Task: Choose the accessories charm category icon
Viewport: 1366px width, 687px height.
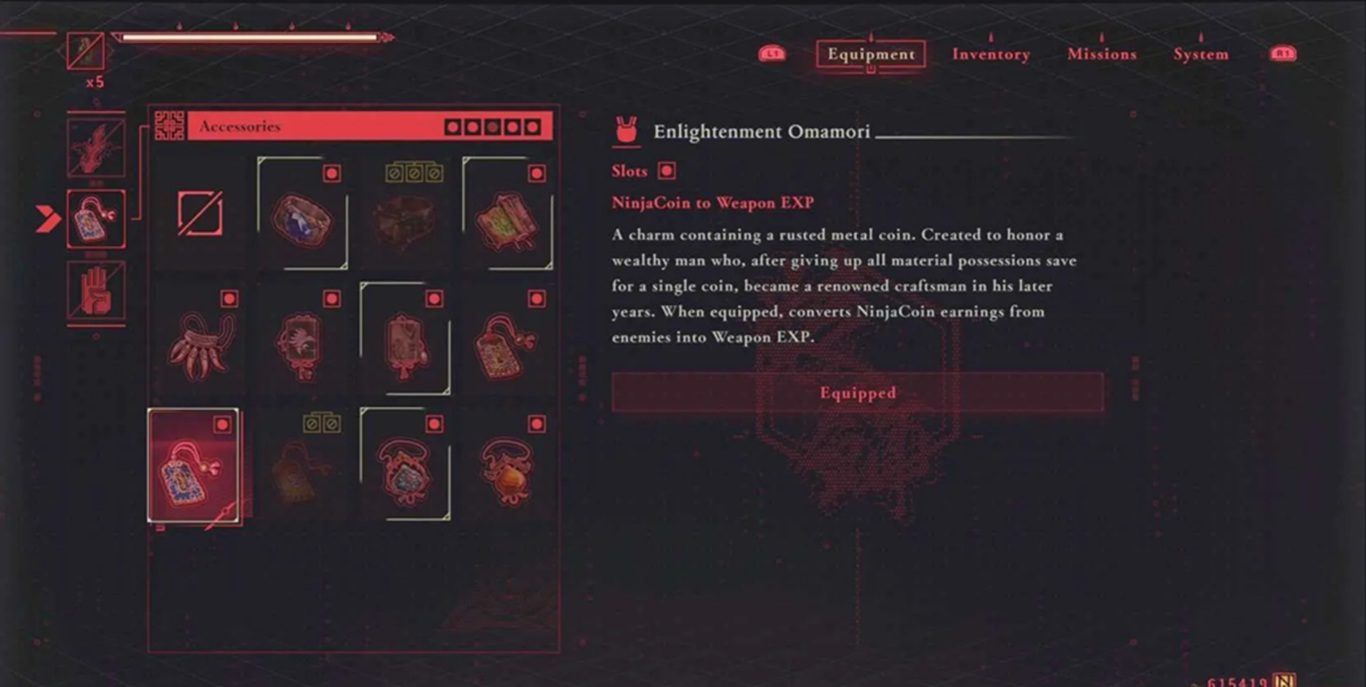Action: [x=96, y=219]
